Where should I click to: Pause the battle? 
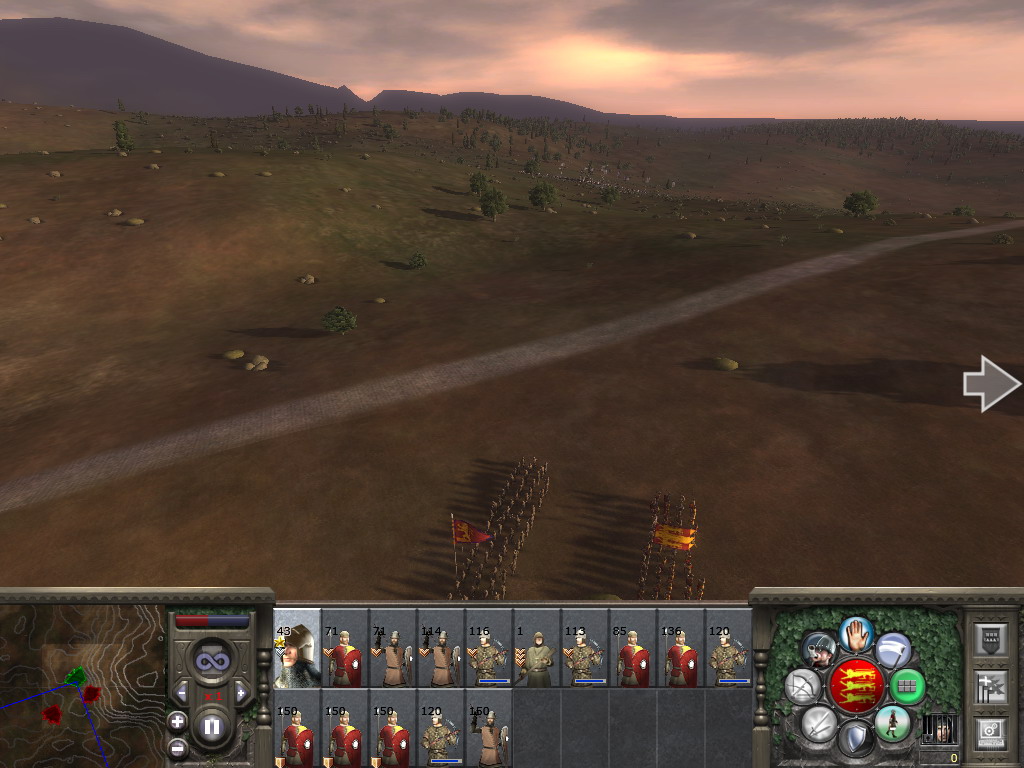pos(212,727)
